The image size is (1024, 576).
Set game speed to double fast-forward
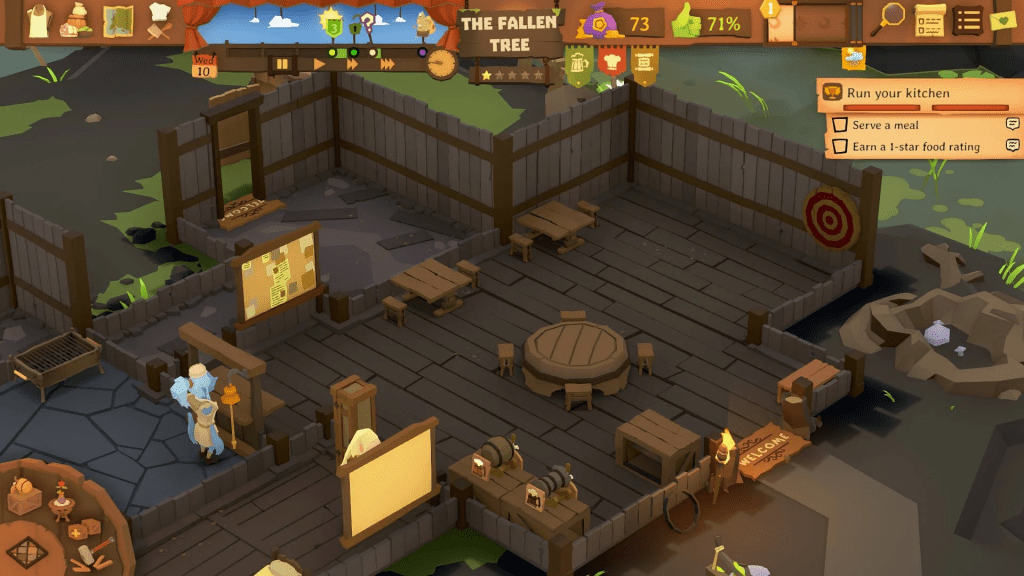[352, 64]
